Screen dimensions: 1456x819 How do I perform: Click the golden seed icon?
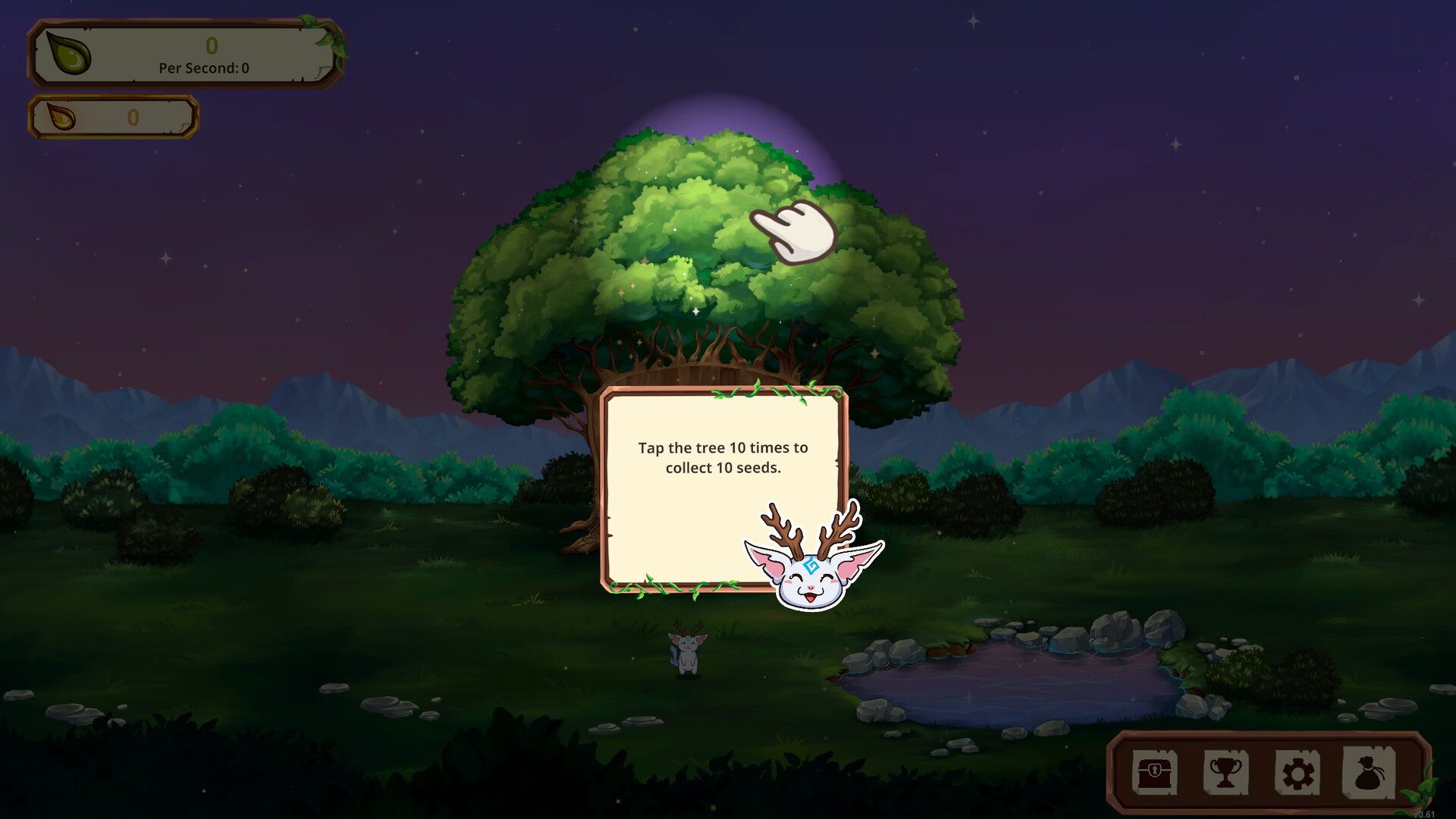[61, 117]
